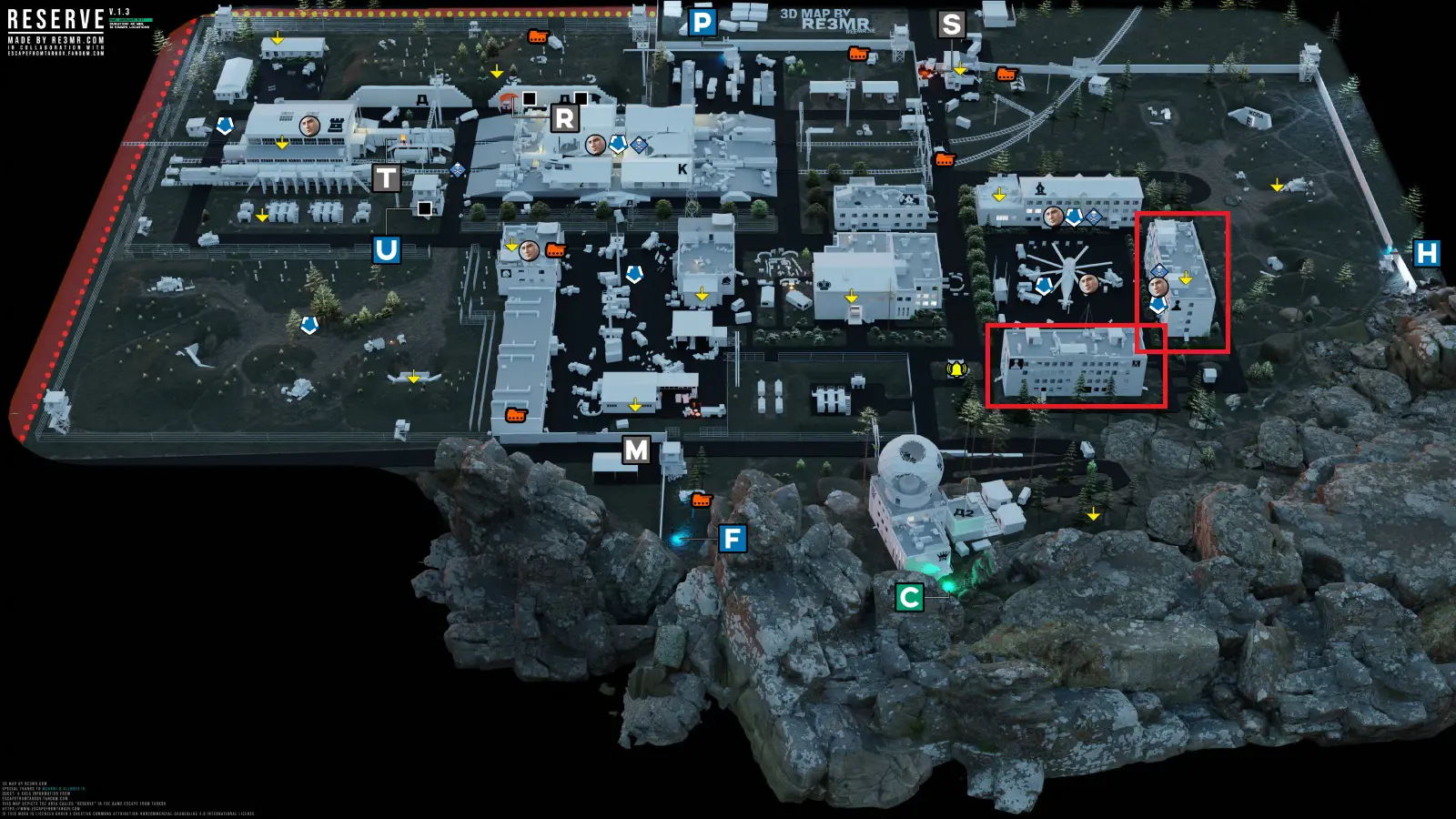
Task: Pick the blue U map marker
Action: [386, 249]
